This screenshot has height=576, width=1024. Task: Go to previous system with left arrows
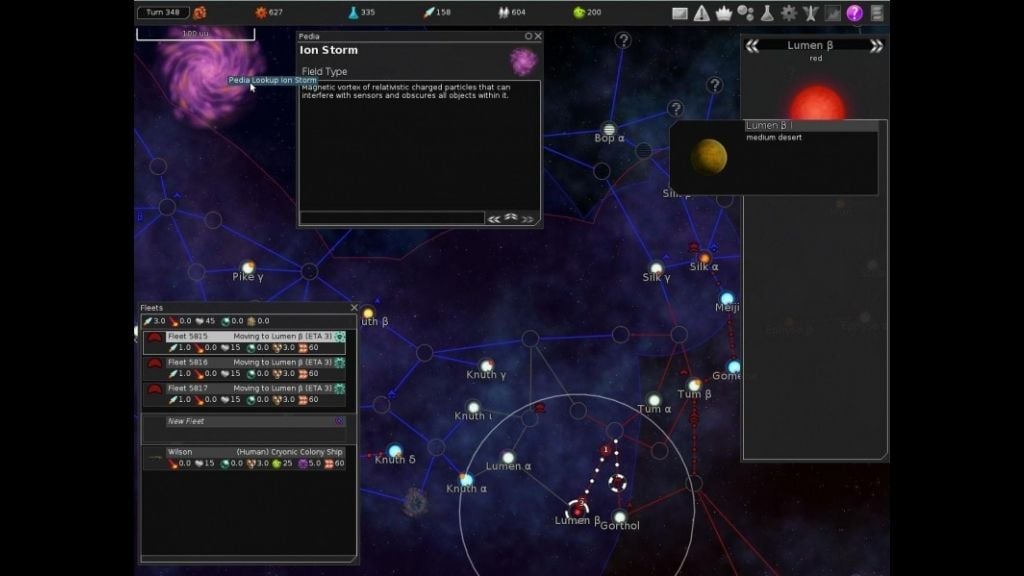click(x=752, y=46)
